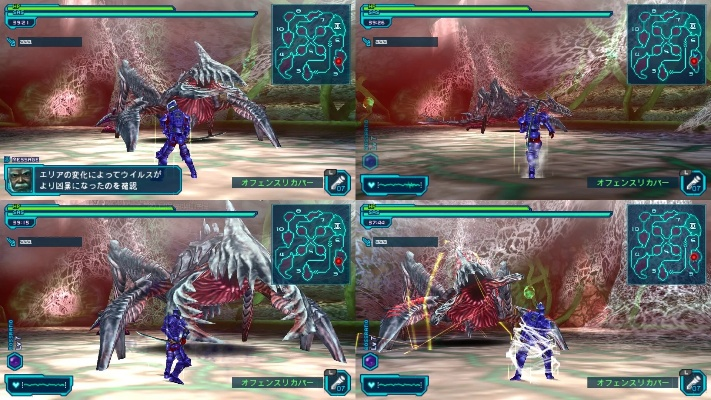Select the canister item slot near the message box
Viewport: 711px width, 400px height.
click(x=336, y=182)
